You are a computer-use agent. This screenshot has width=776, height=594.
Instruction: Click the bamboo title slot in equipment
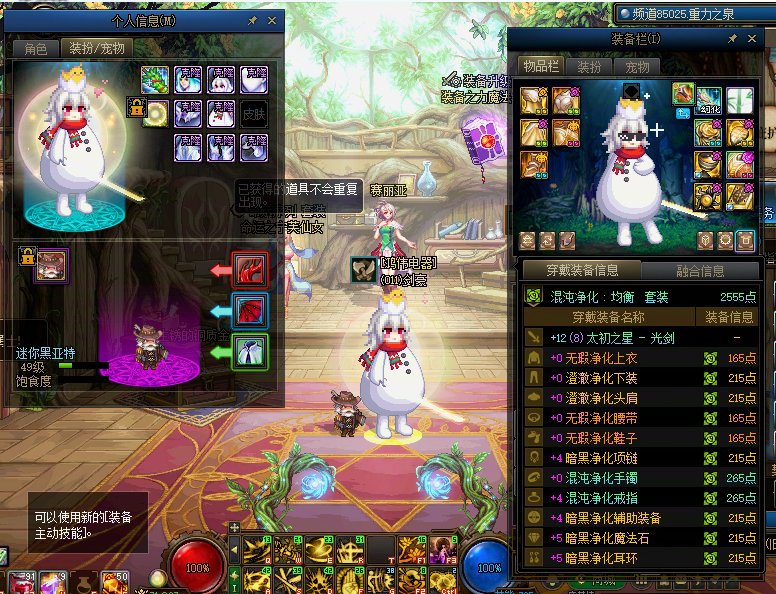tap(740, 101)
